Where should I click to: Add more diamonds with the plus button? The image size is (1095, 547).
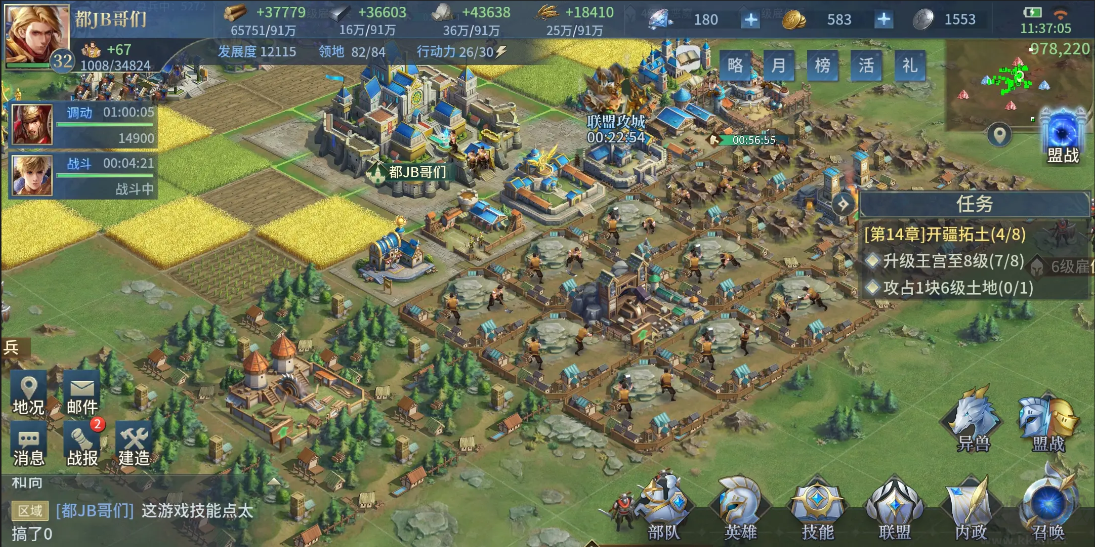tap(751, 19)
